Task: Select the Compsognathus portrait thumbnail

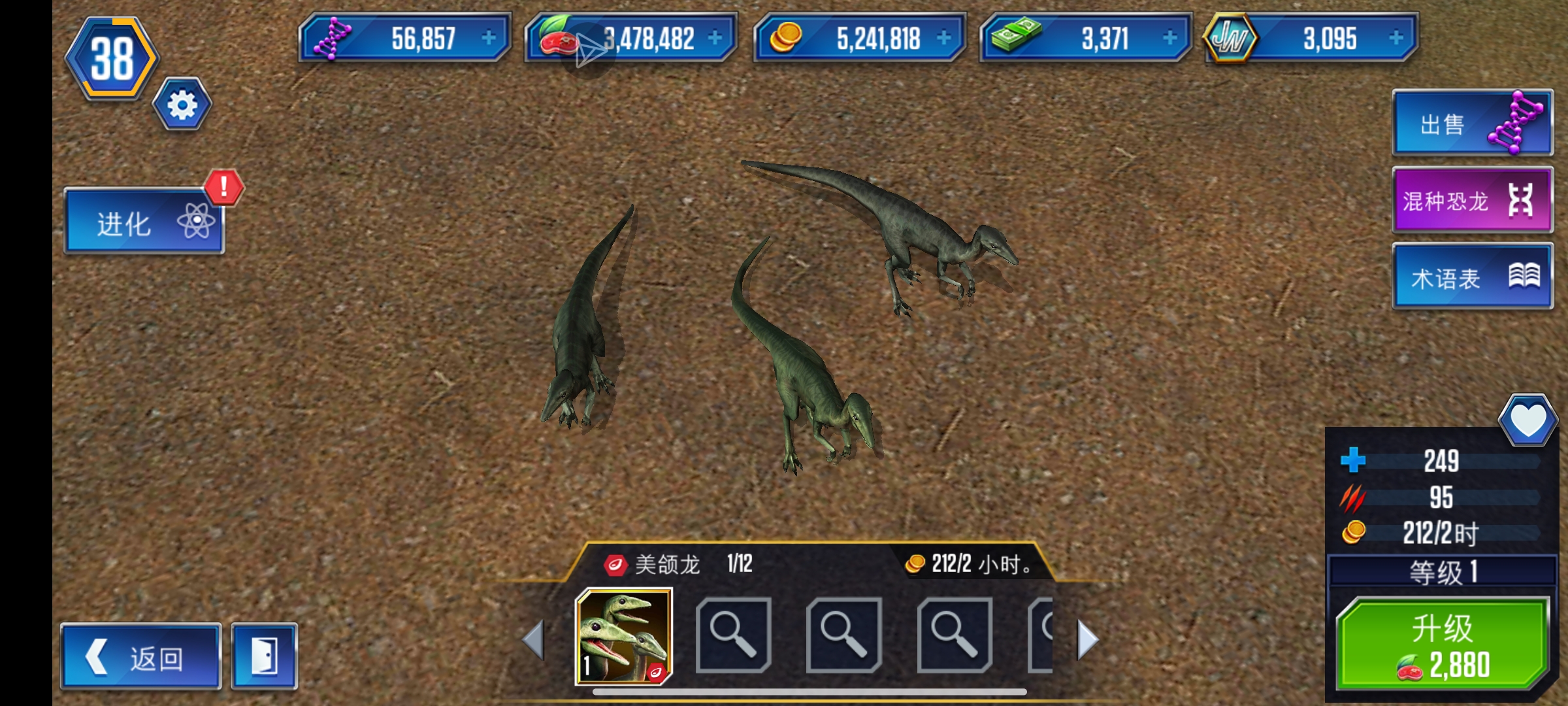Action: [623, 636]
